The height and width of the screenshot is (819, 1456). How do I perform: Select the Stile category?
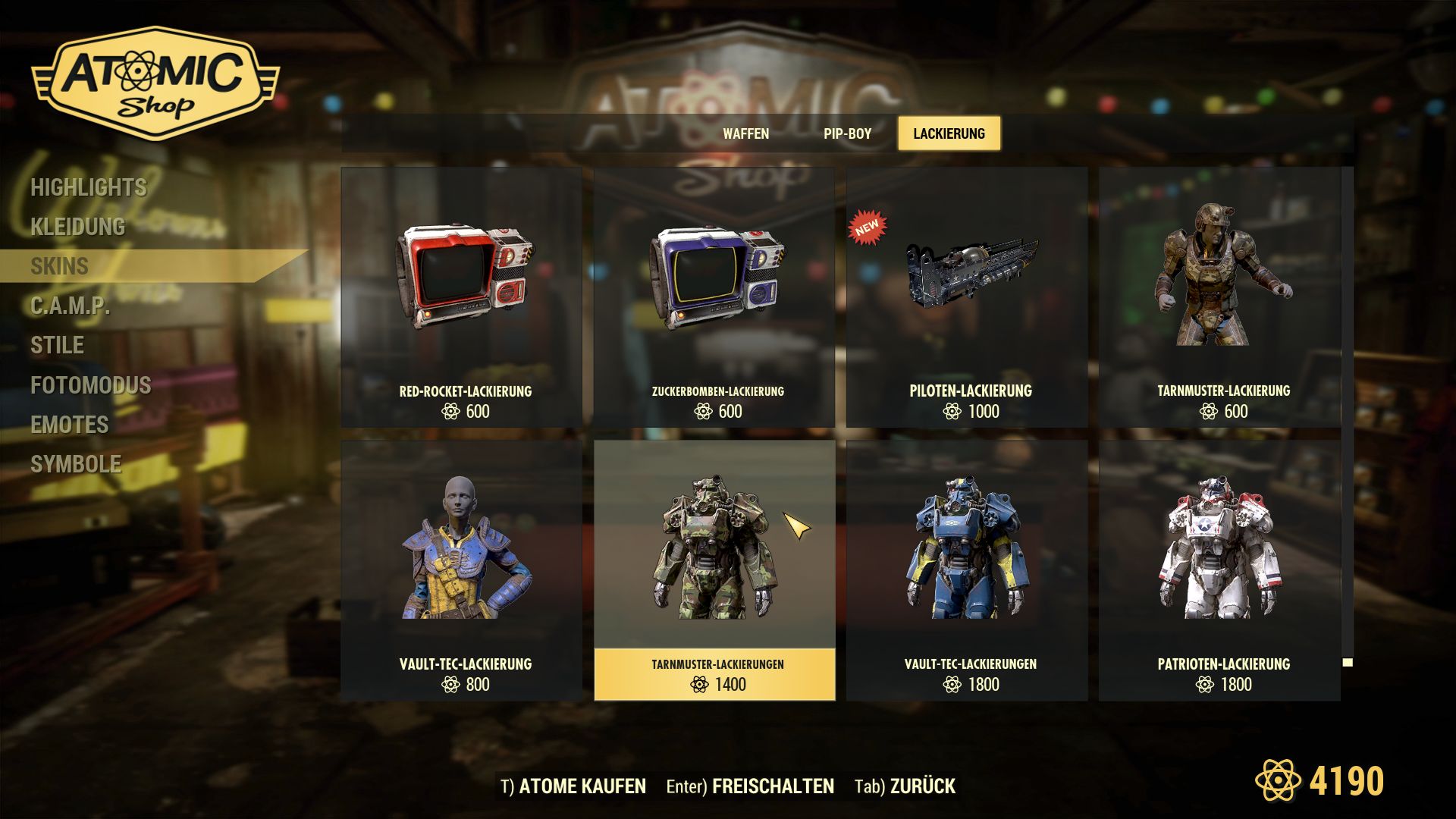point(56,346)
